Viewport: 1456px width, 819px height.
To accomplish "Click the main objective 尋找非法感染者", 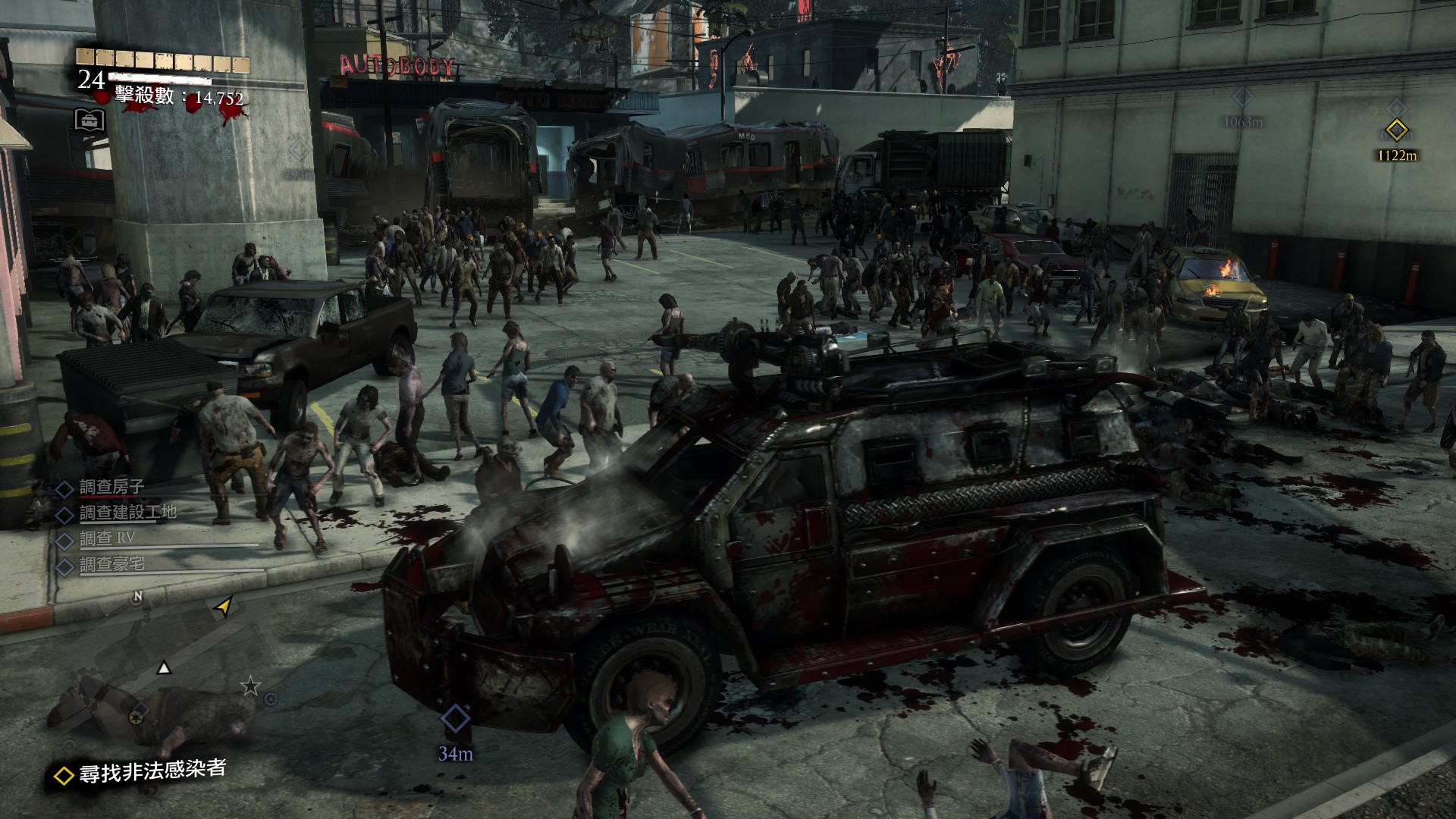I will (152, 771).
